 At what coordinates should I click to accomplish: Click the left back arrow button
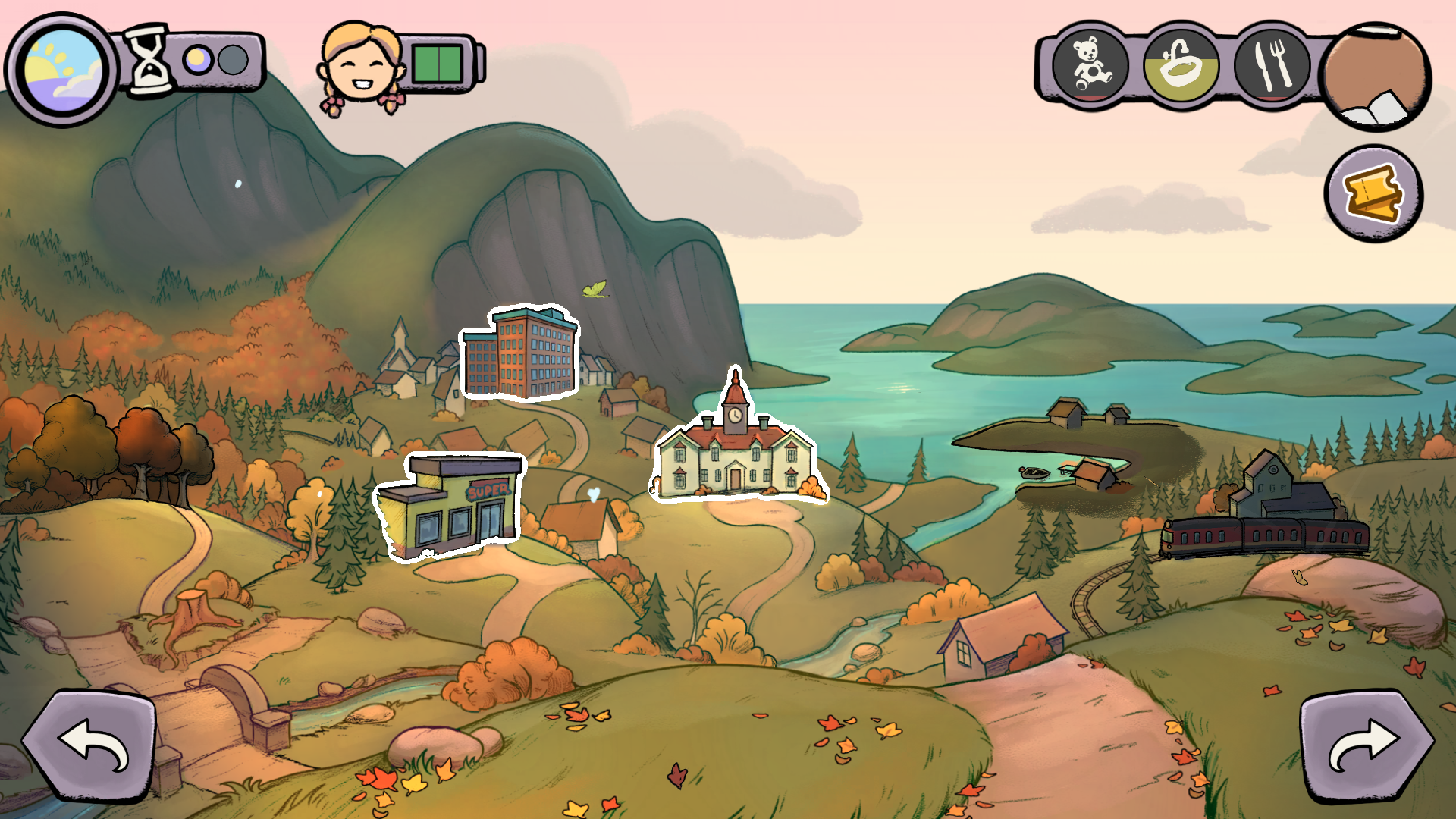point(90,746)
